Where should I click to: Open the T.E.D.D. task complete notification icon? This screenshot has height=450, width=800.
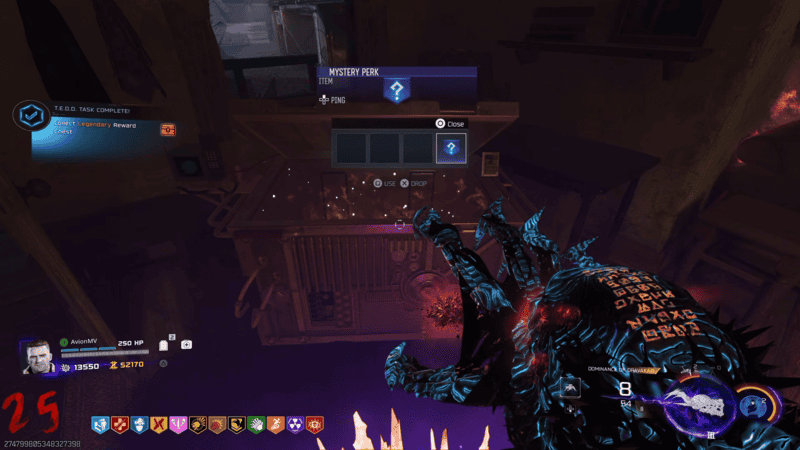pyautogui.click(x=32, y=117)
